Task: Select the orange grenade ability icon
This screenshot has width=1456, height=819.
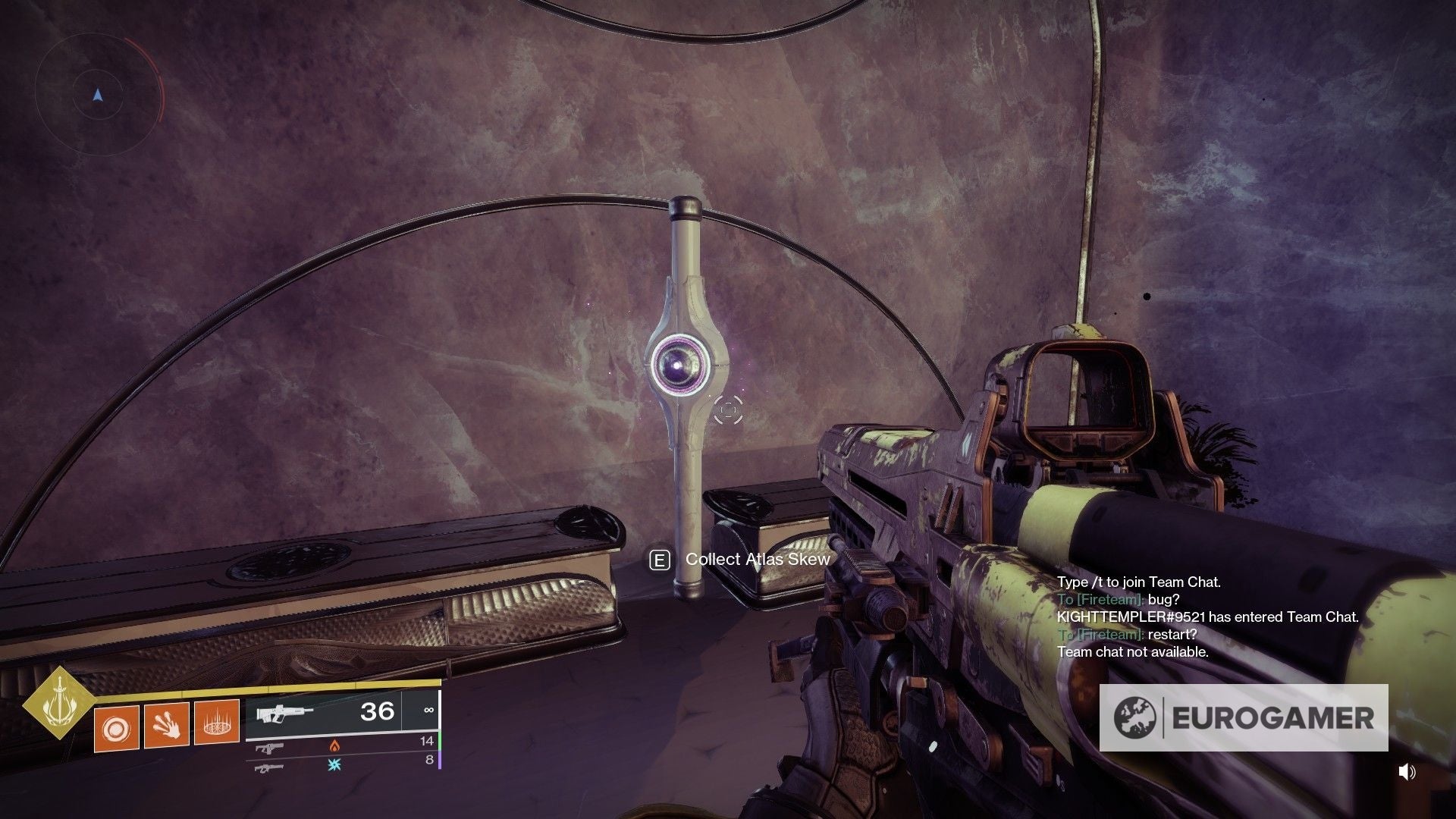Action: 116,728
